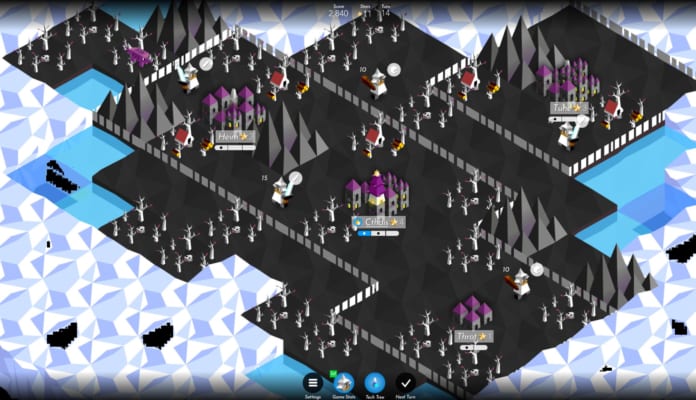Open the Settings menu

tap(313, 382)
